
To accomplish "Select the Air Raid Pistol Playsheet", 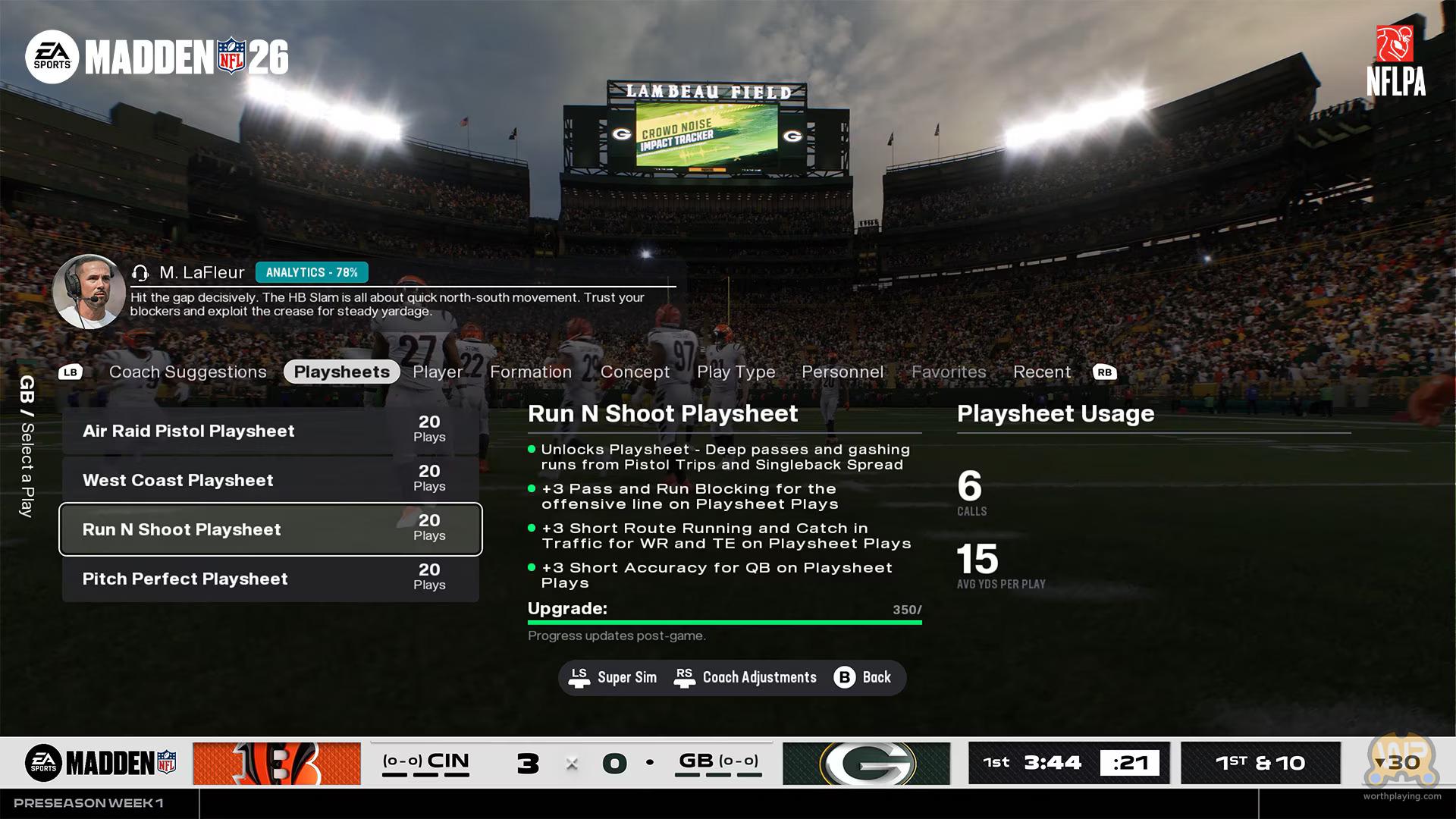I will coord(270,431).
